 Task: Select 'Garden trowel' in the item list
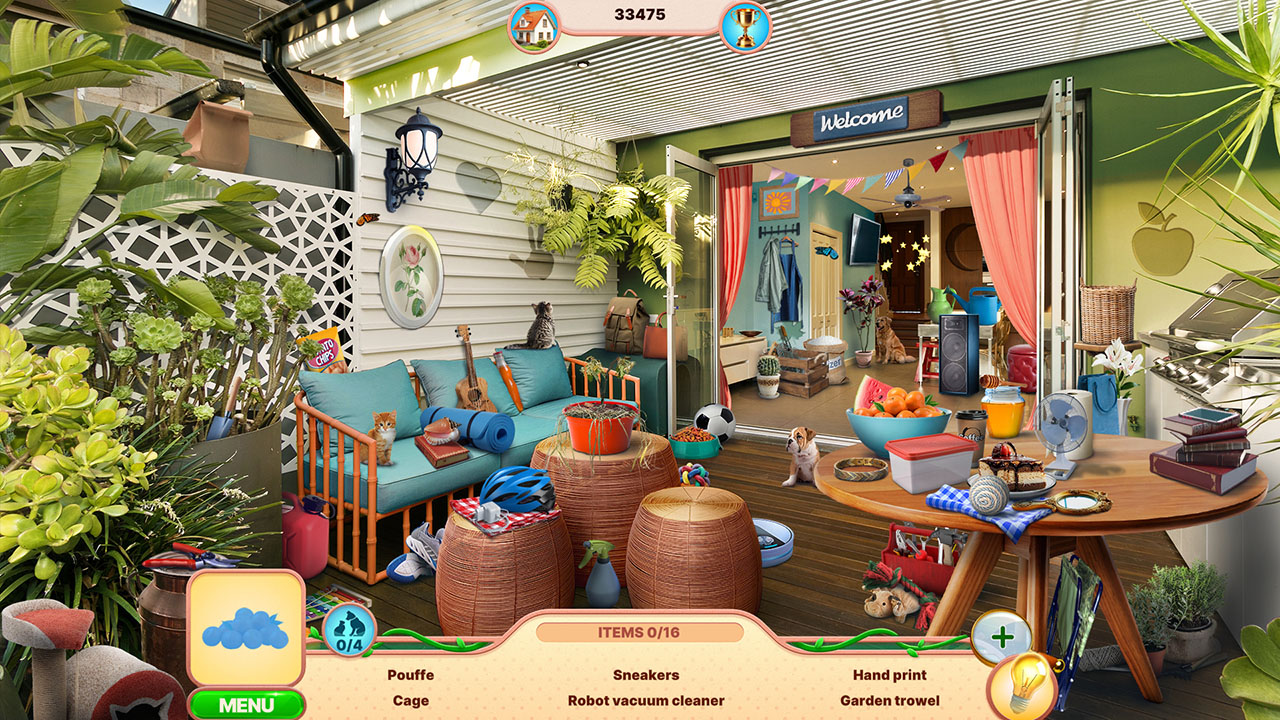[888, 701]
